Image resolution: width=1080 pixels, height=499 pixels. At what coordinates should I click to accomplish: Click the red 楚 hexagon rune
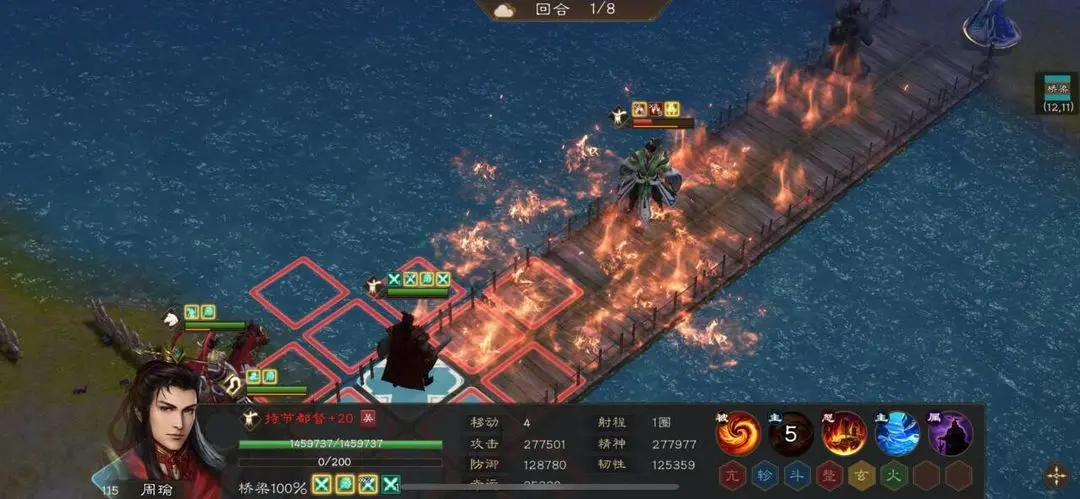tap(827, 475)
